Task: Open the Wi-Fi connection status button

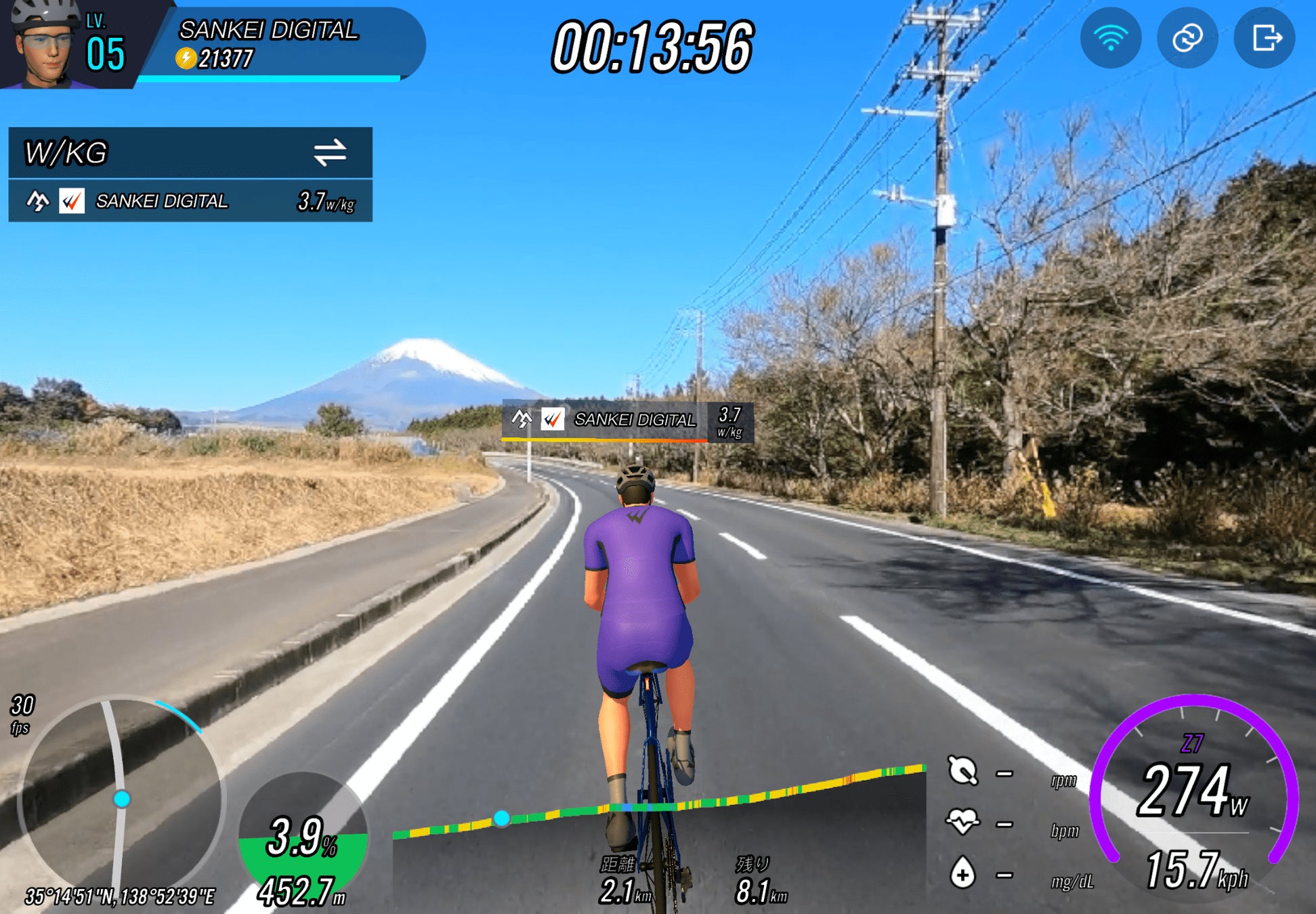Action: point(1110,38)
